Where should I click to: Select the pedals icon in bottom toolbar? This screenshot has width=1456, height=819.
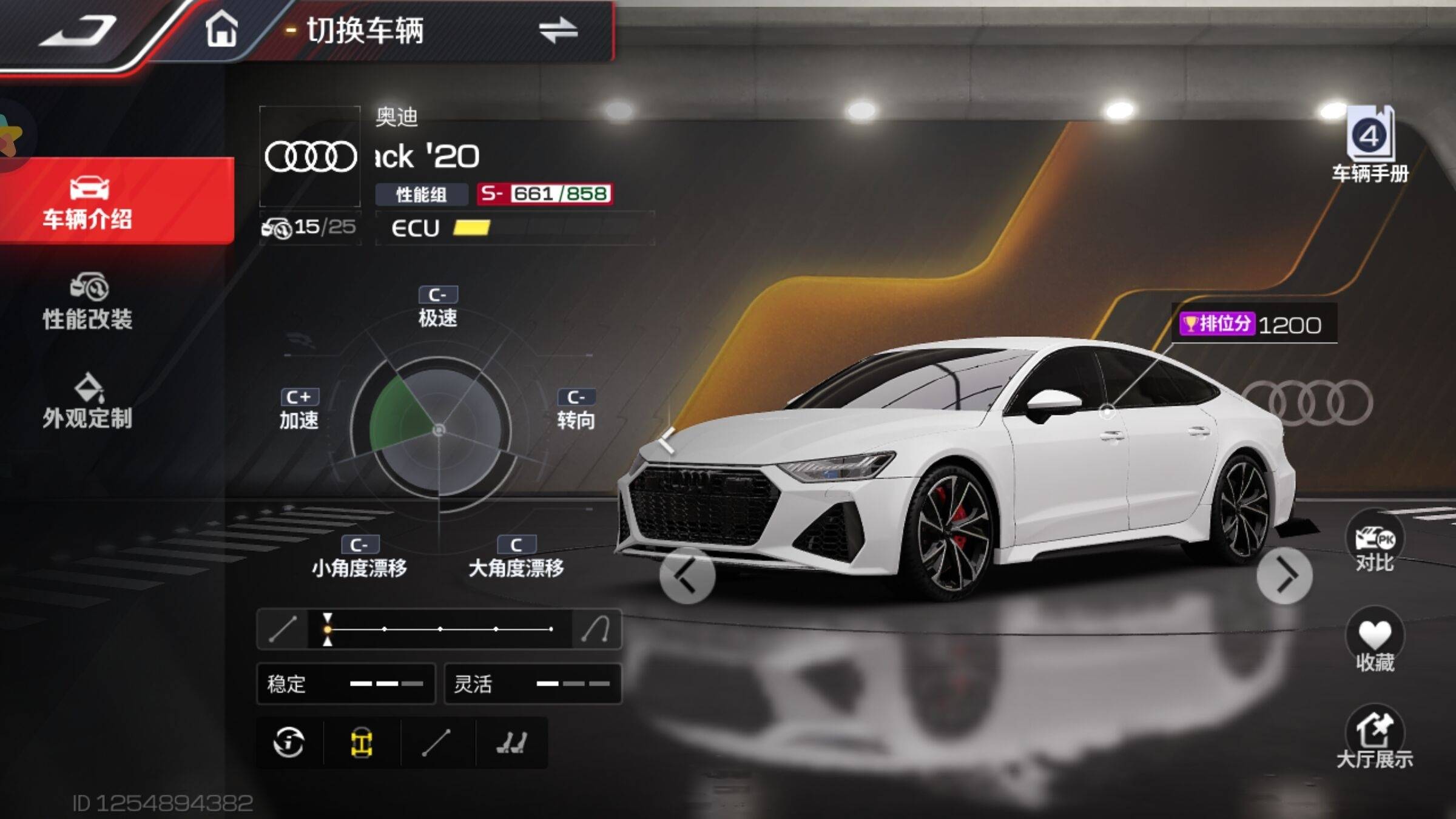pos(511,743)
